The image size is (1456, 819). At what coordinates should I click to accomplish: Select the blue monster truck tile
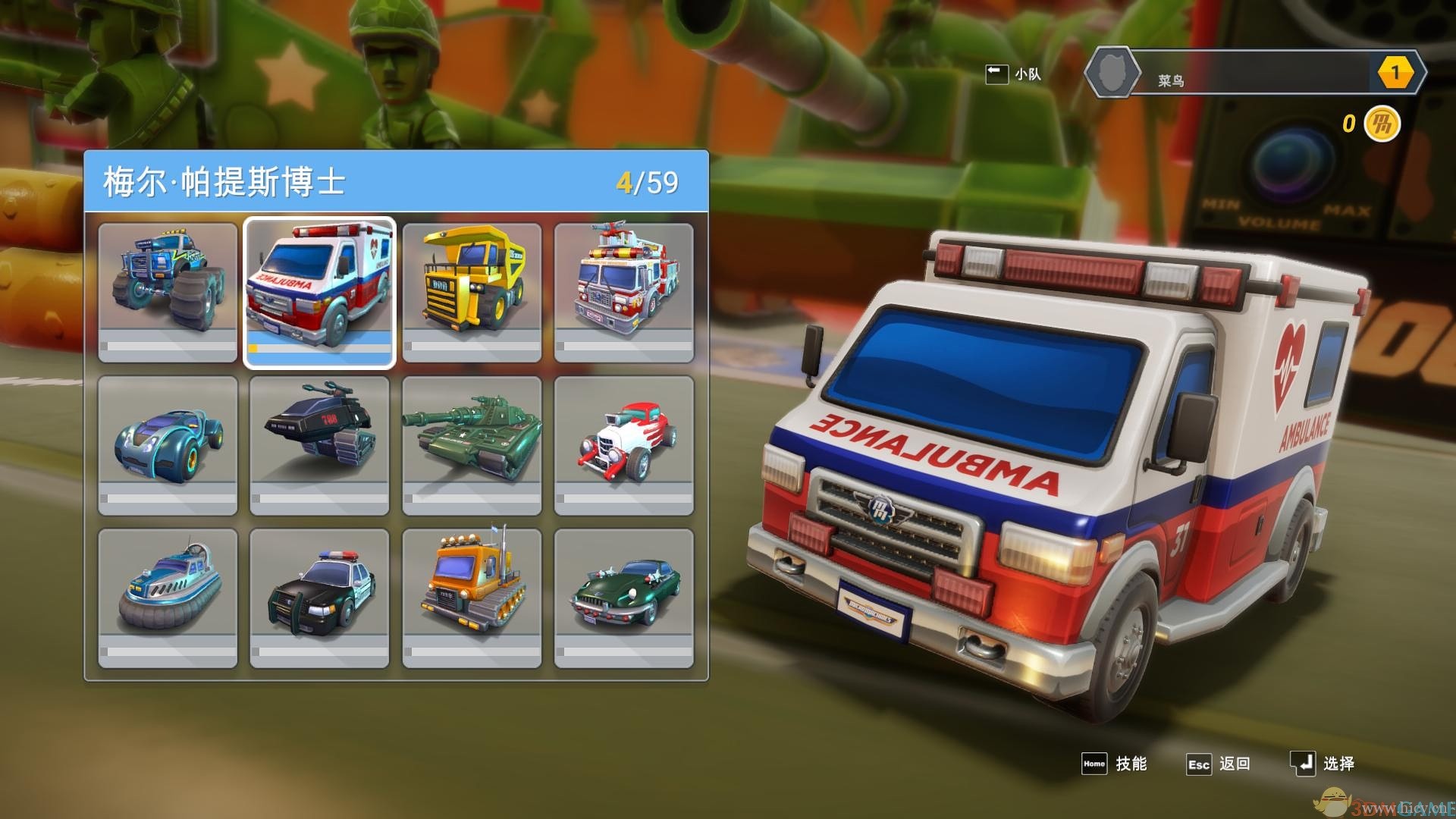coord(168,292)
